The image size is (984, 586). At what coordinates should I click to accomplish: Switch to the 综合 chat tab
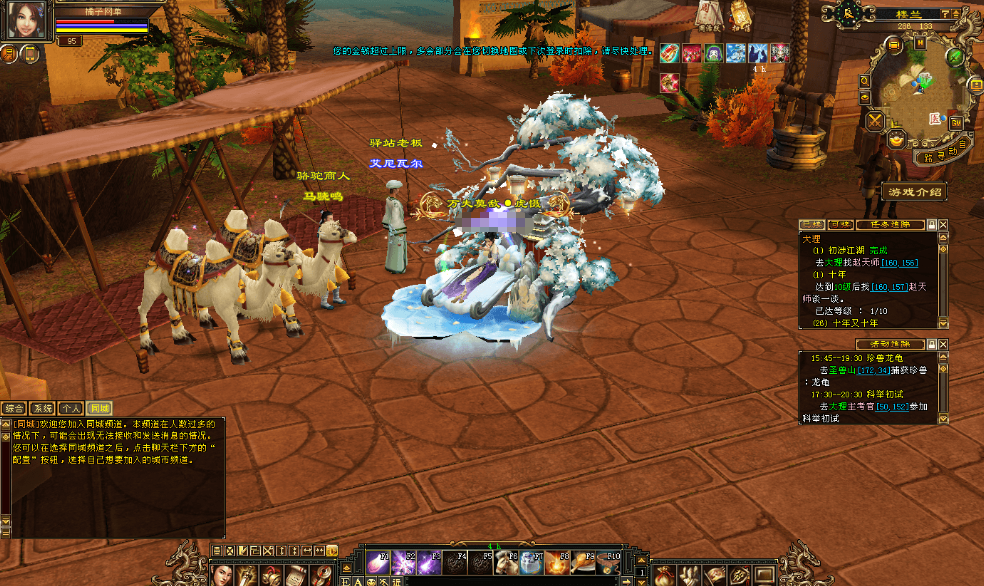coord(14,408)
